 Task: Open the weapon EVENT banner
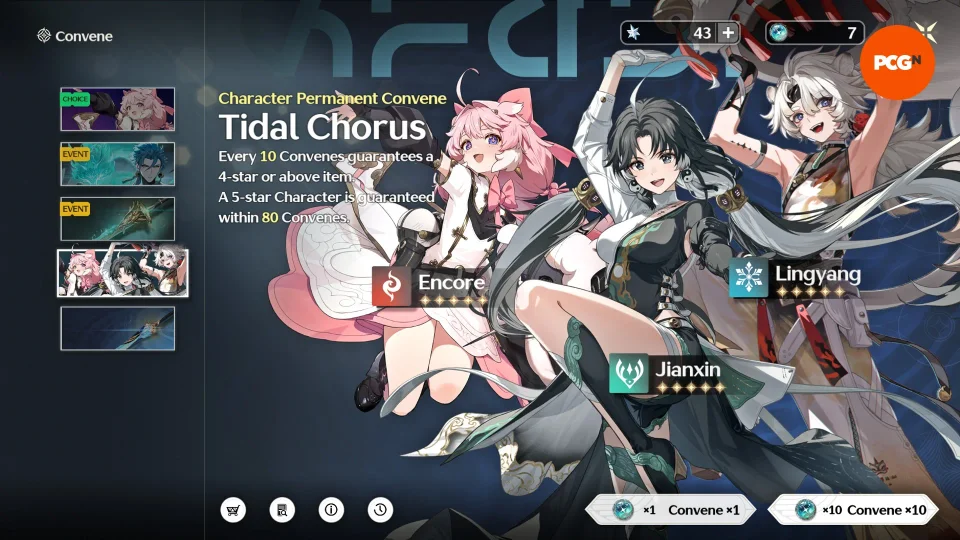coord(117,219)
